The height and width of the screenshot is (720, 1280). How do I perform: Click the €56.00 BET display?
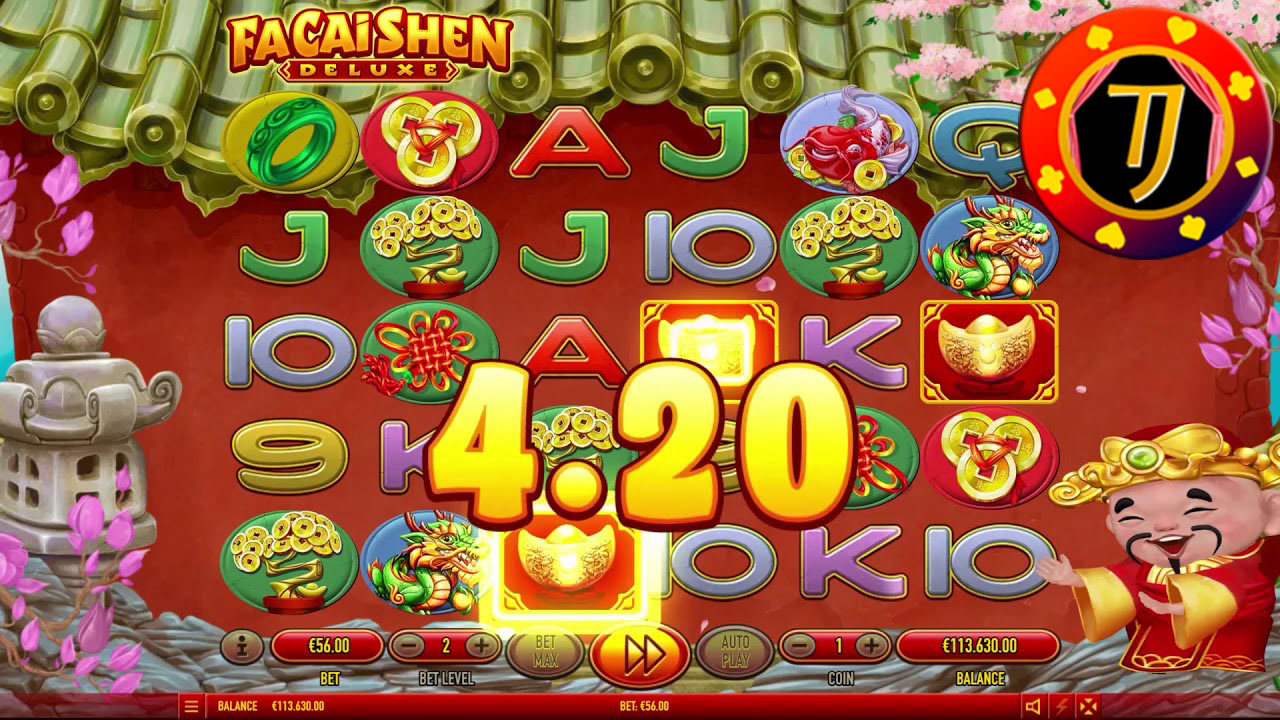[330, 645]
